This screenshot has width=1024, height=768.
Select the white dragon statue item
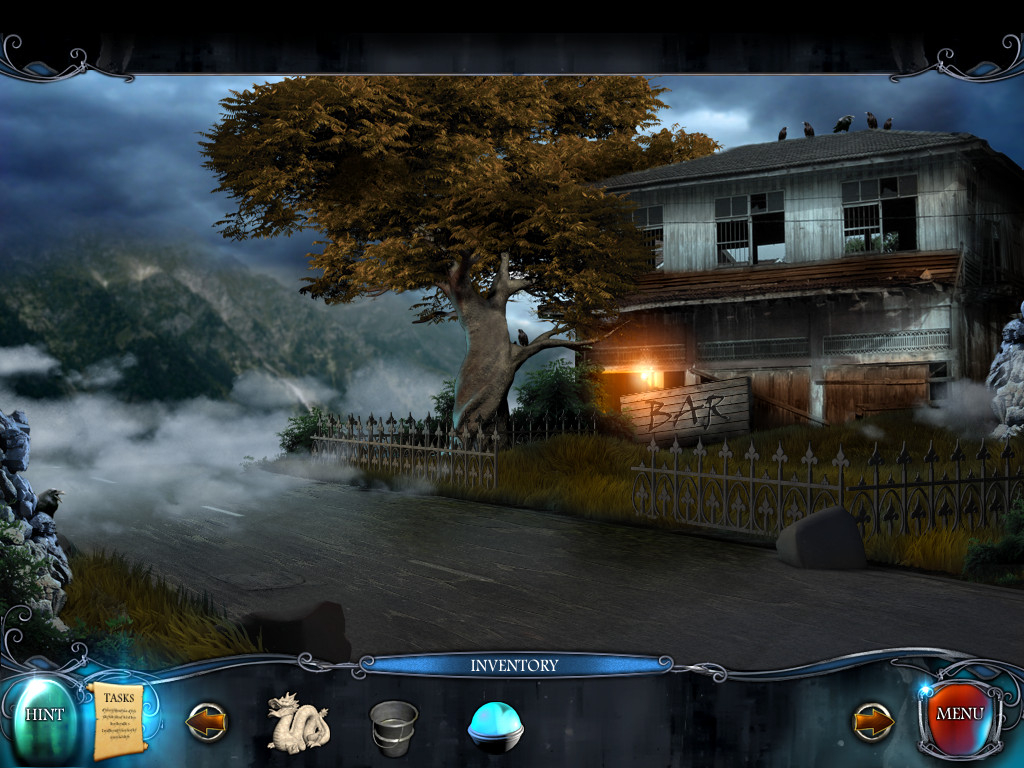tap(297, 723)
